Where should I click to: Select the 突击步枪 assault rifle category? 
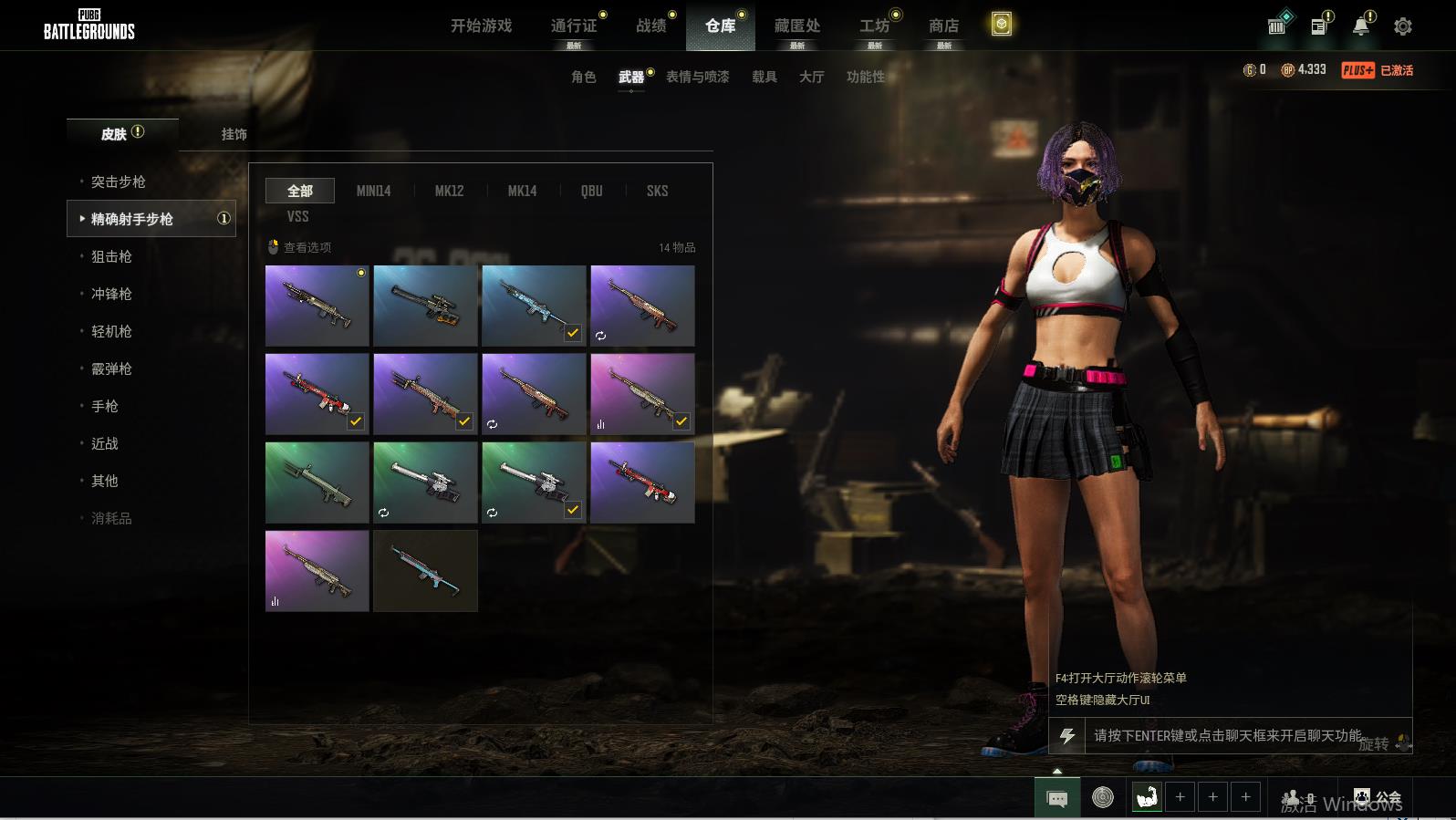pyautogui.click(x=119, y=182)
